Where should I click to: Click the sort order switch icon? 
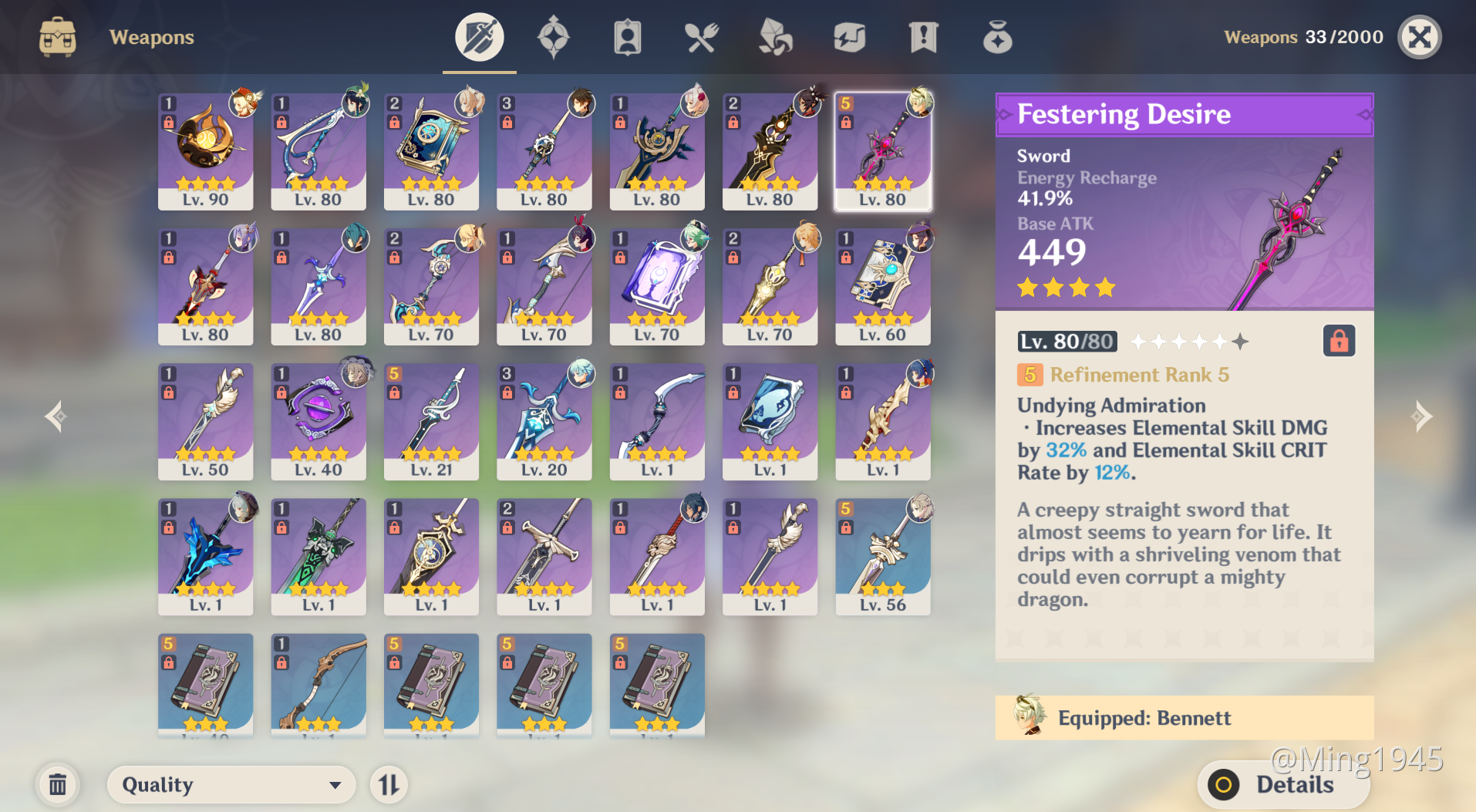(389, 784)
